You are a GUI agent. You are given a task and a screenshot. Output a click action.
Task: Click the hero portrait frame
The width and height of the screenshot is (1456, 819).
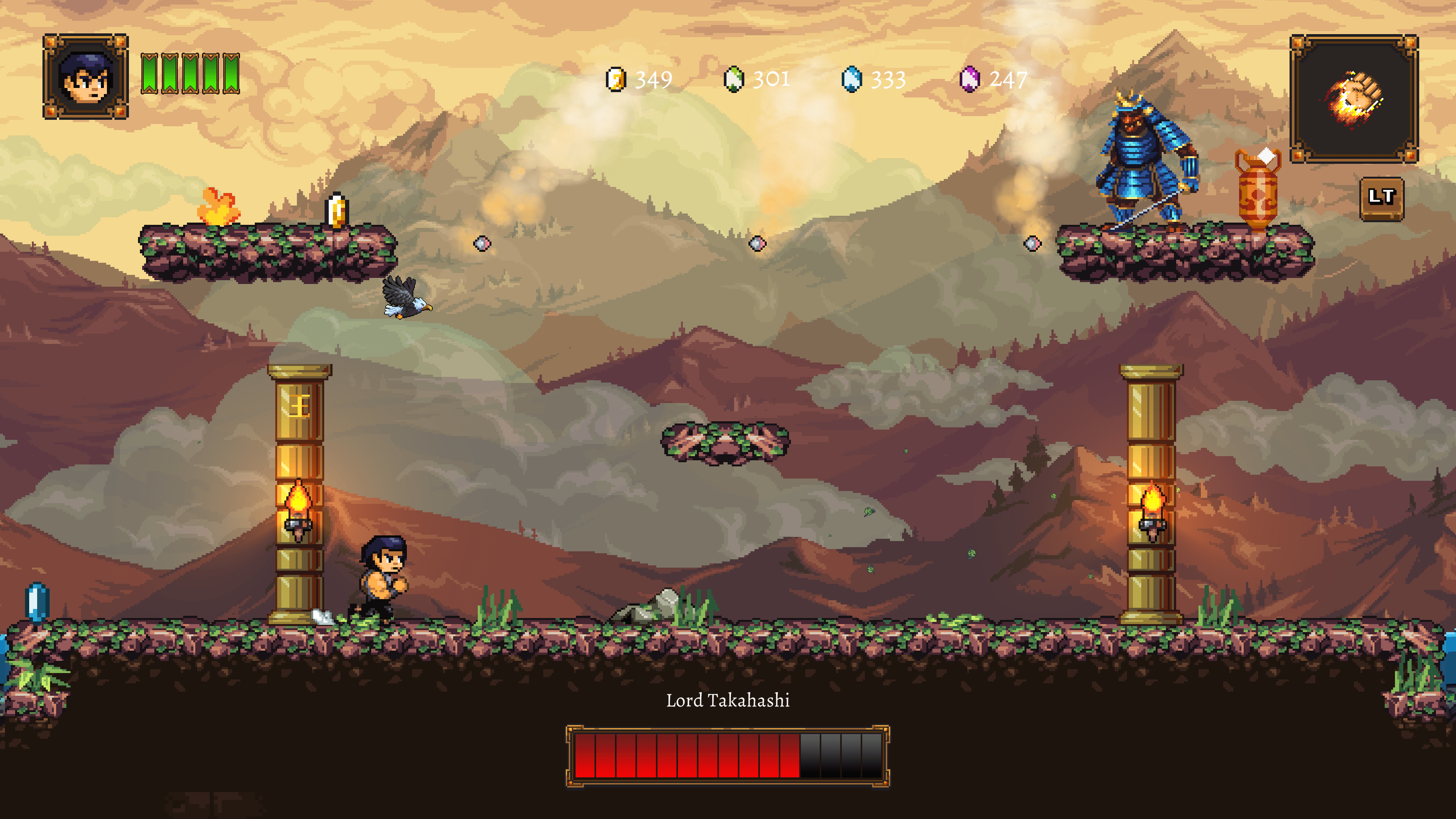click(x=86, y=77)
